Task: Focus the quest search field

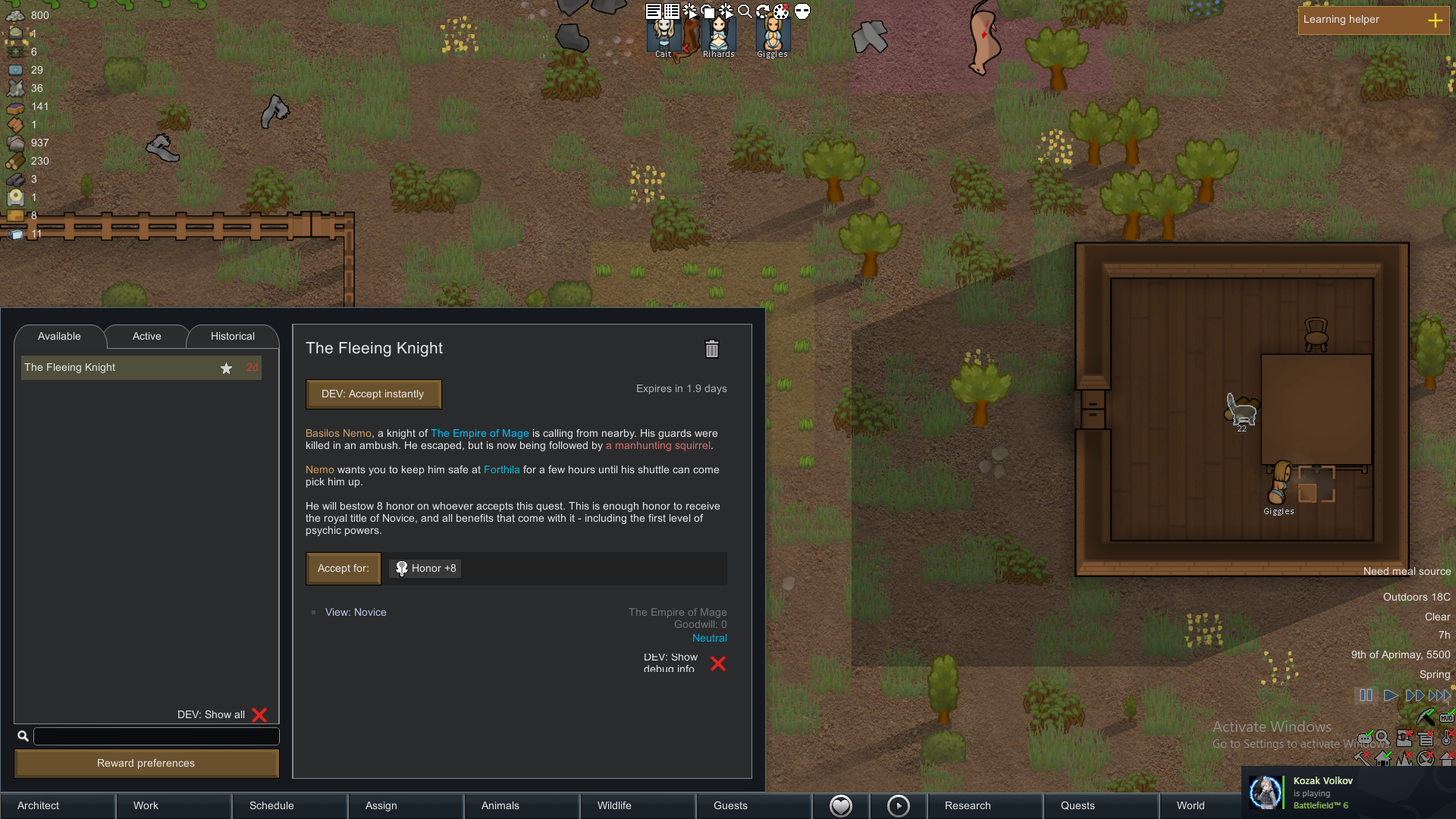Action: tap(156, 736)
